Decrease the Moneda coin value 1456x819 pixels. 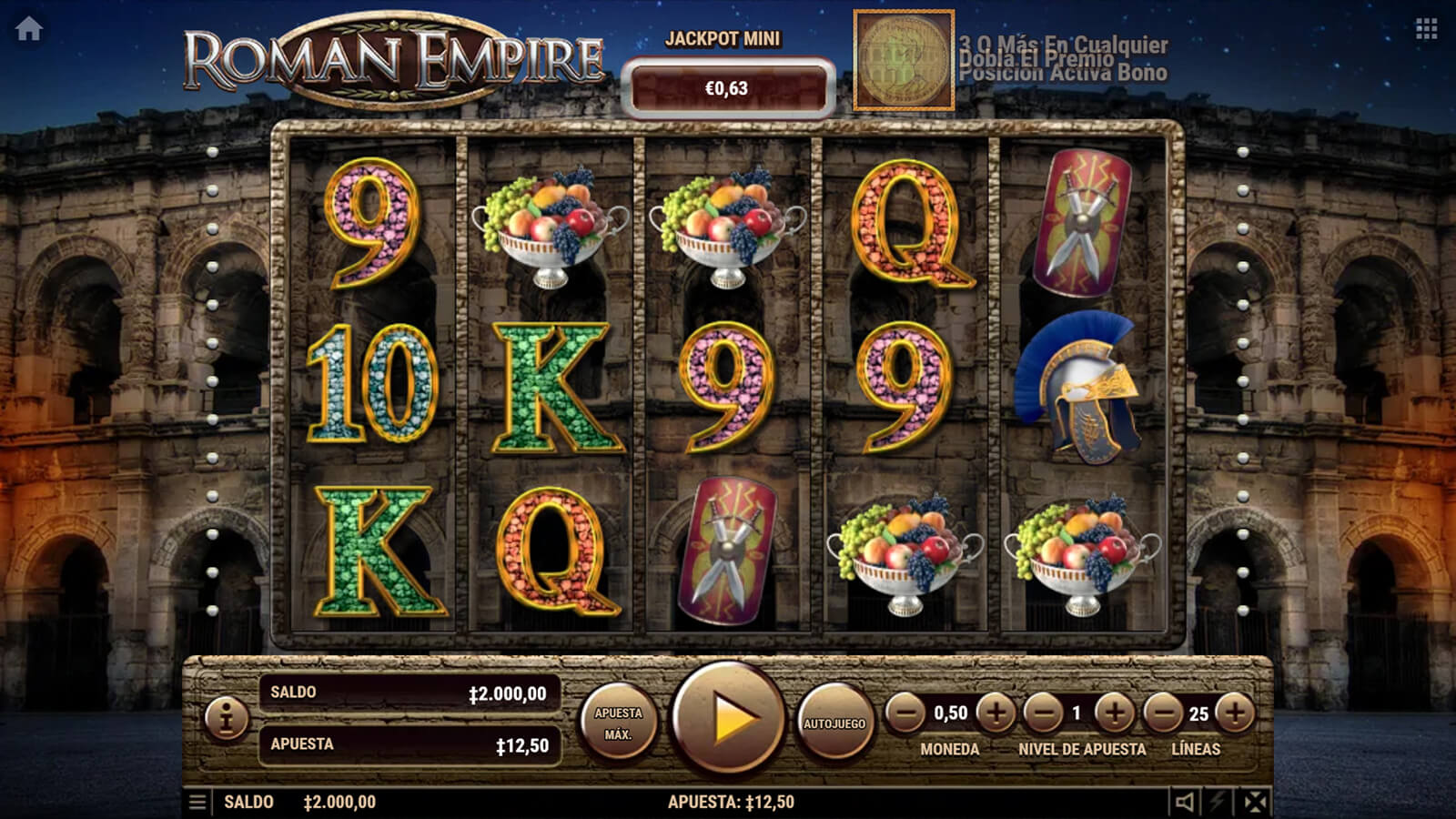pos(905,713)
